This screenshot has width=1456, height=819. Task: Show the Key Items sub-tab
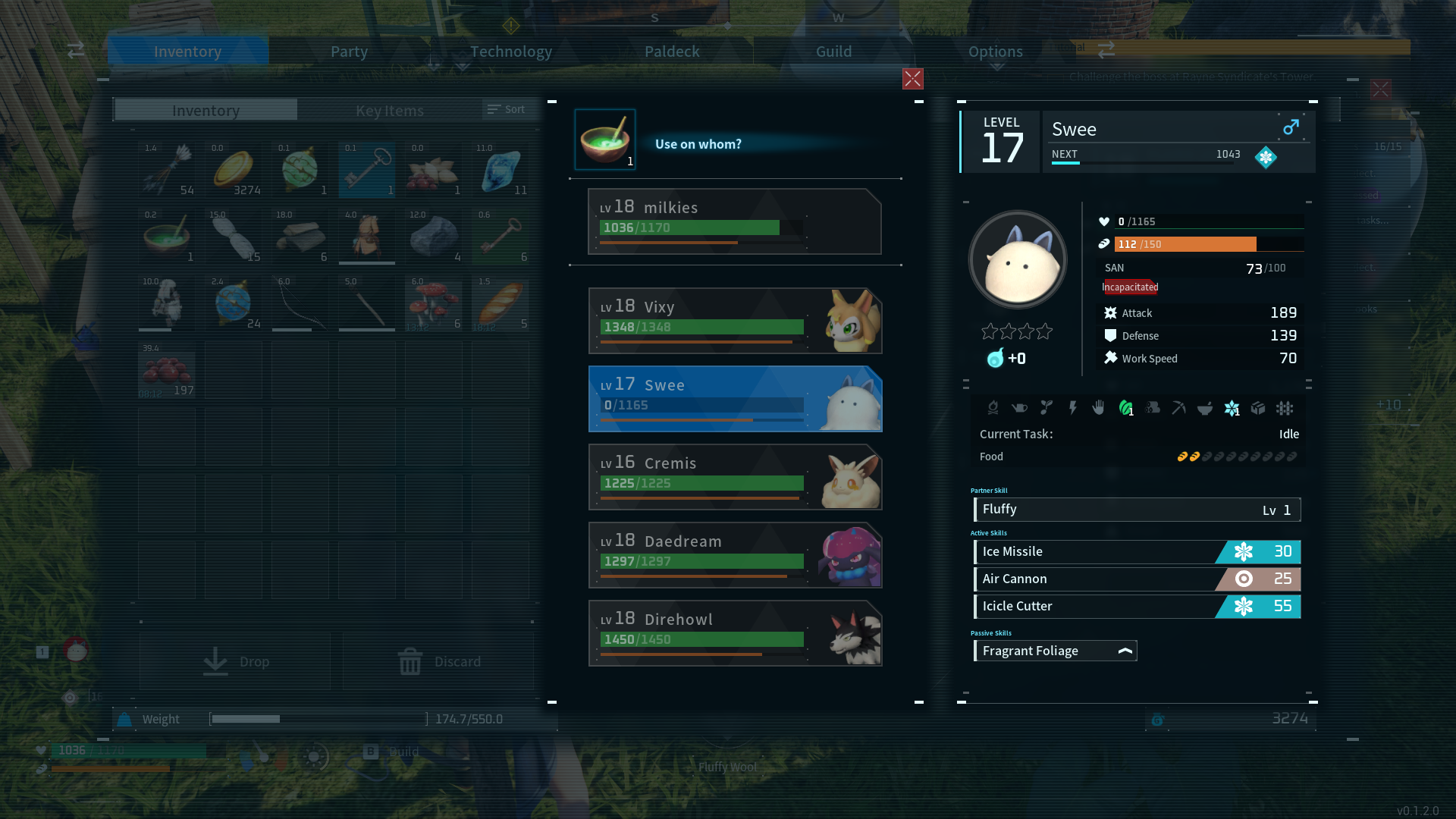(389, 111)
